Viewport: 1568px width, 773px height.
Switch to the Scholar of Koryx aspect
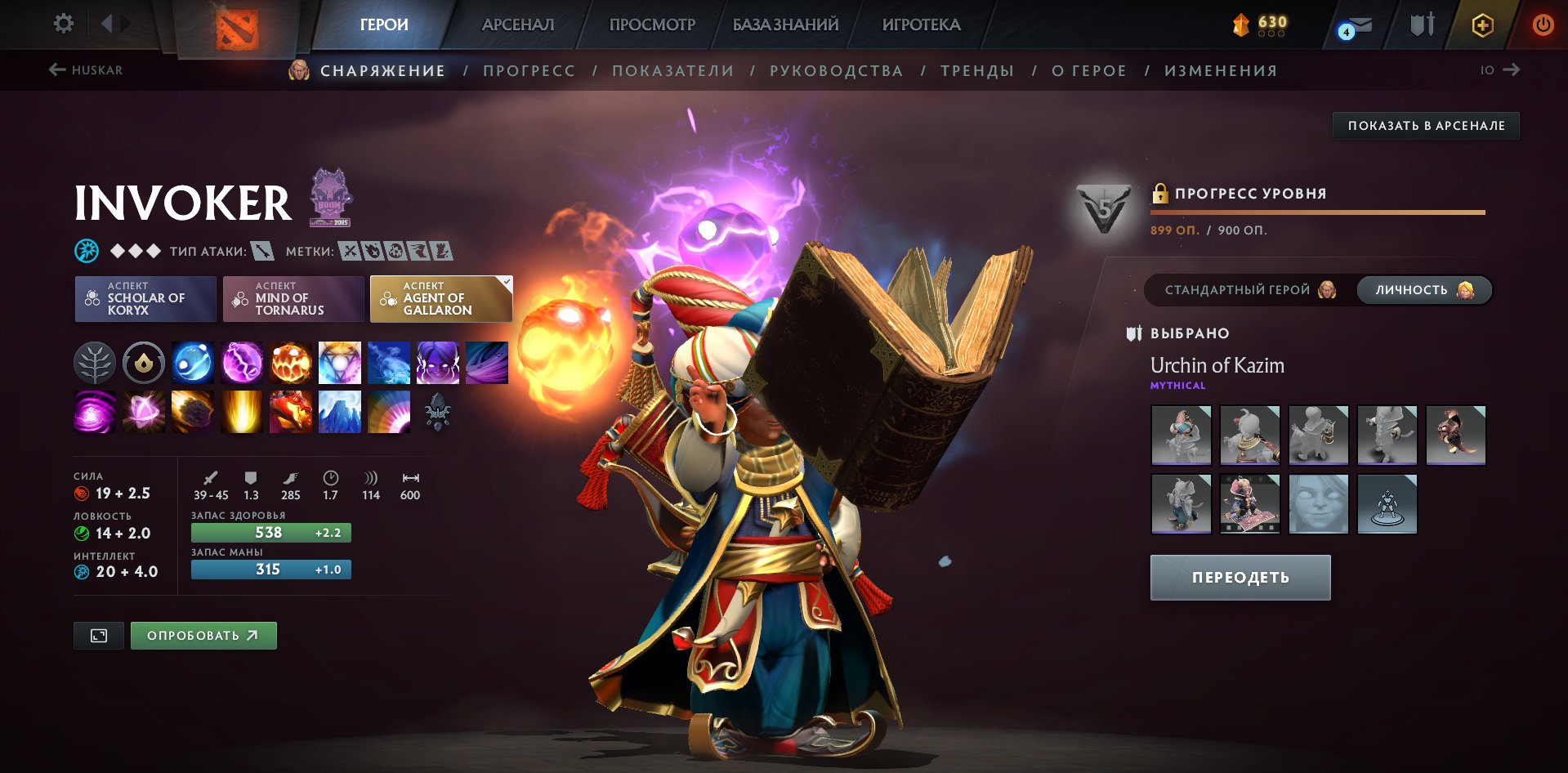click(x=145, y=299)
